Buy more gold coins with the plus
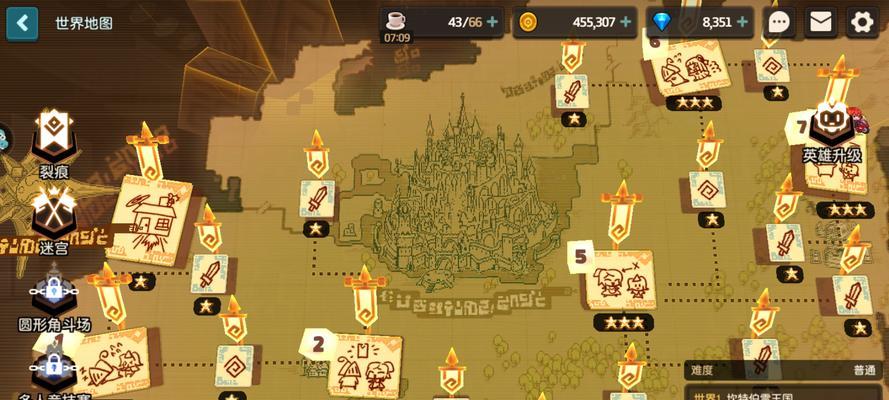Screen dimensions: 889x400 pos(626,22)
